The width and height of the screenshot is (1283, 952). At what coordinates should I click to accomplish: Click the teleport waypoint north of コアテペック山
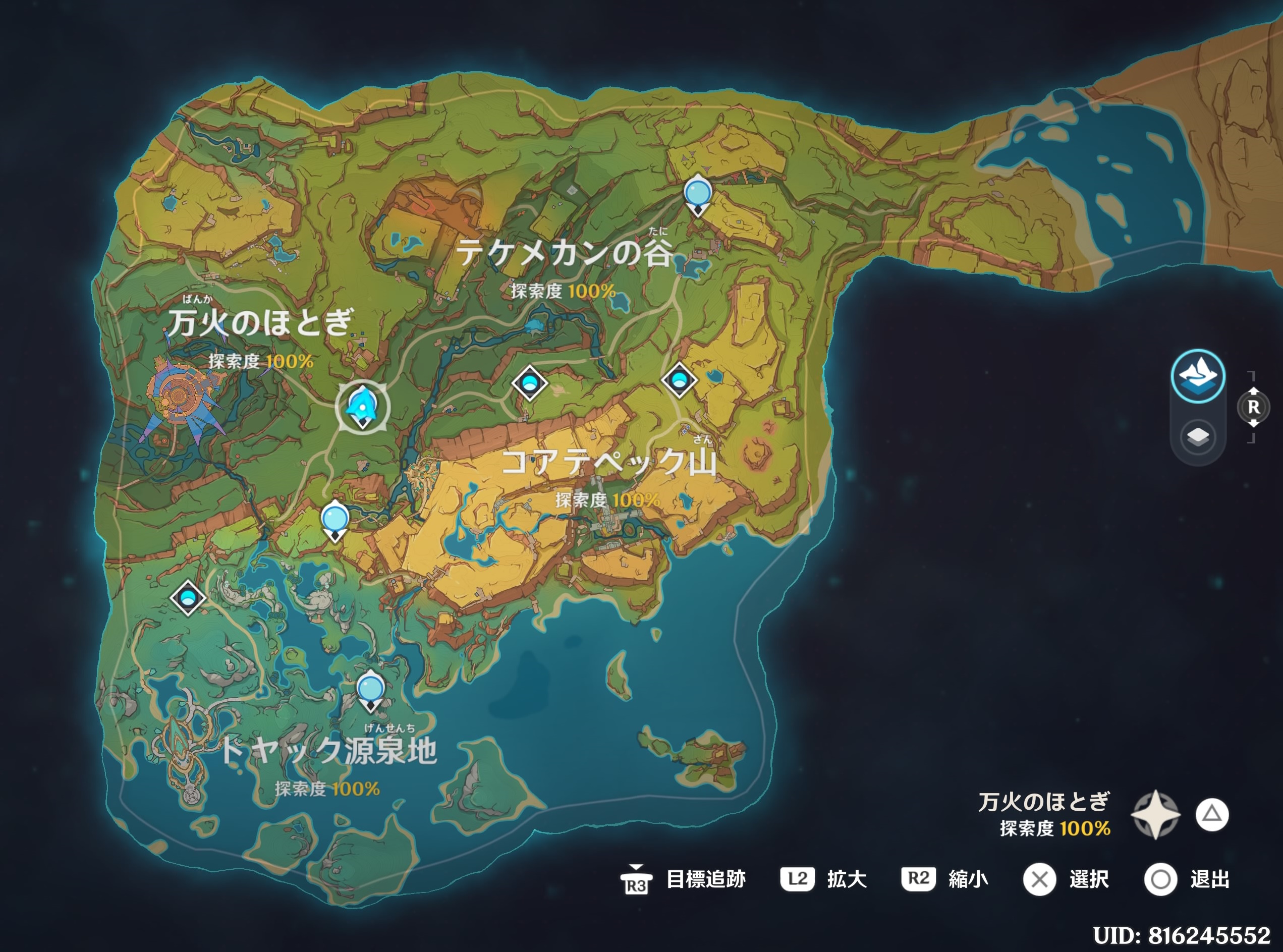pyautogui.click(x=531, y=381)
